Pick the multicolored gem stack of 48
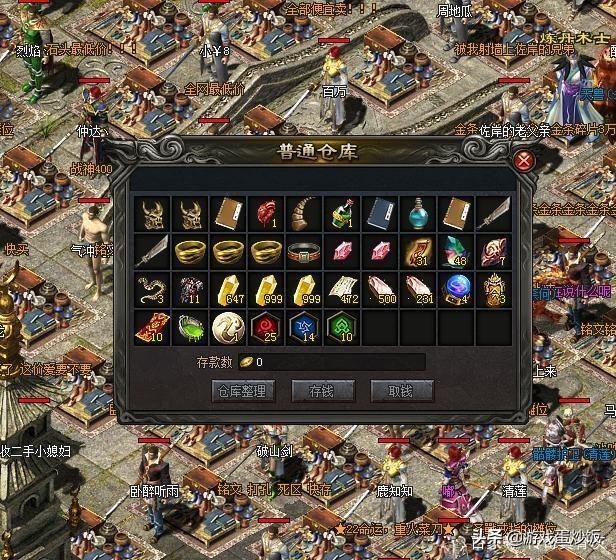Viewport: 616px width, 560px height. (456, 250)
